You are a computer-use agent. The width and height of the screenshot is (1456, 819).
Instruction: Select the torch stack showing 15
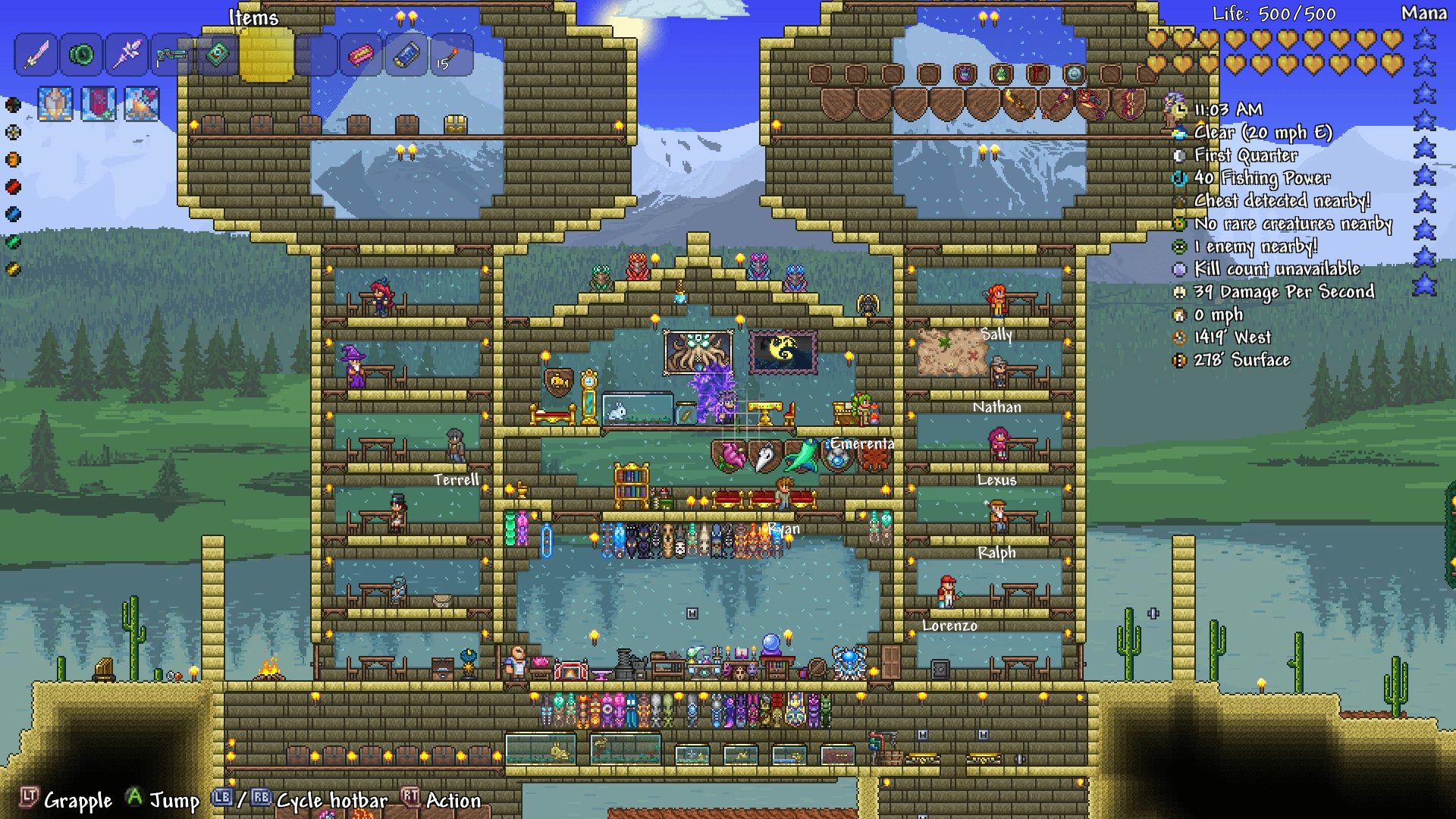pyautogui.click(x=450, y=55)
